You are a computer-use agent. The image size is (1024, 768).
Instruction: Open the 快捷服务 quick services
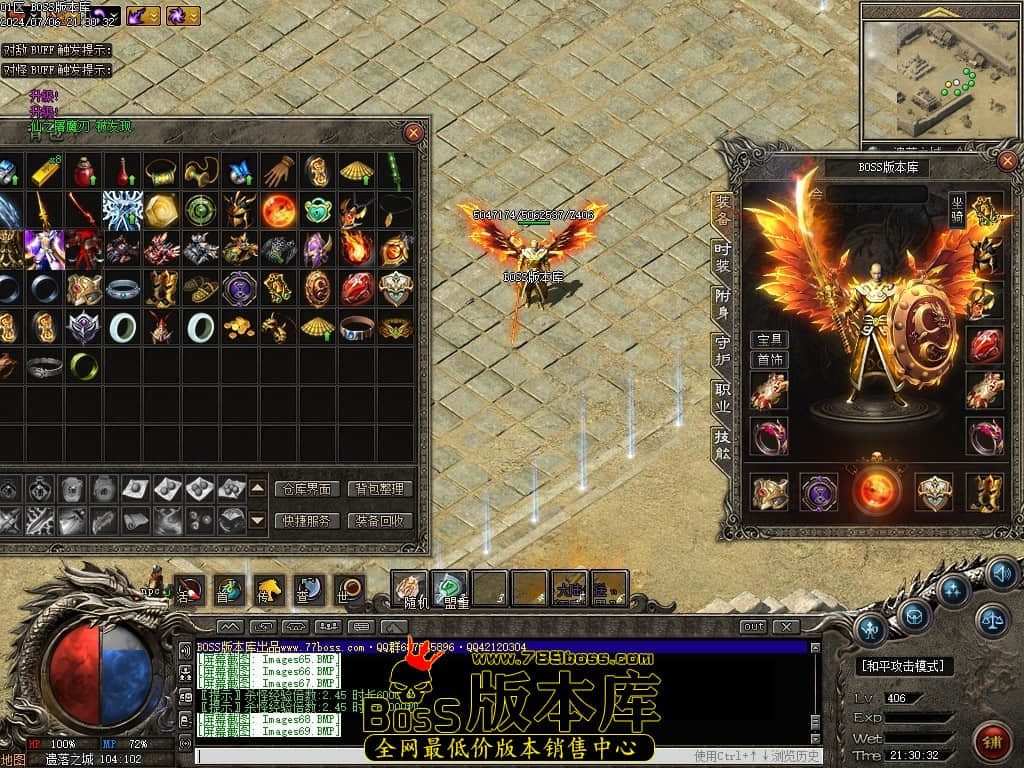[x=305, y=520]
